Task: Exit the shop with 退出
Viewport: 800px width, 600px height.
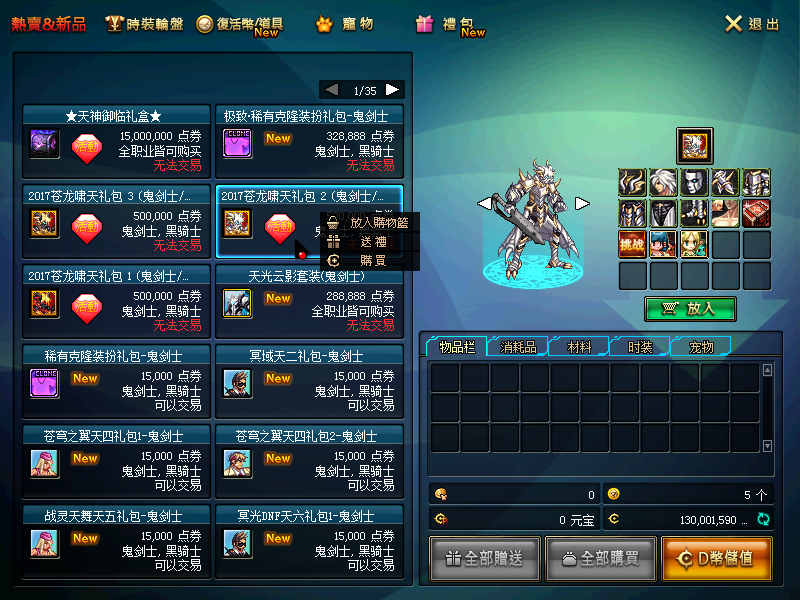Action: point(751,24)
